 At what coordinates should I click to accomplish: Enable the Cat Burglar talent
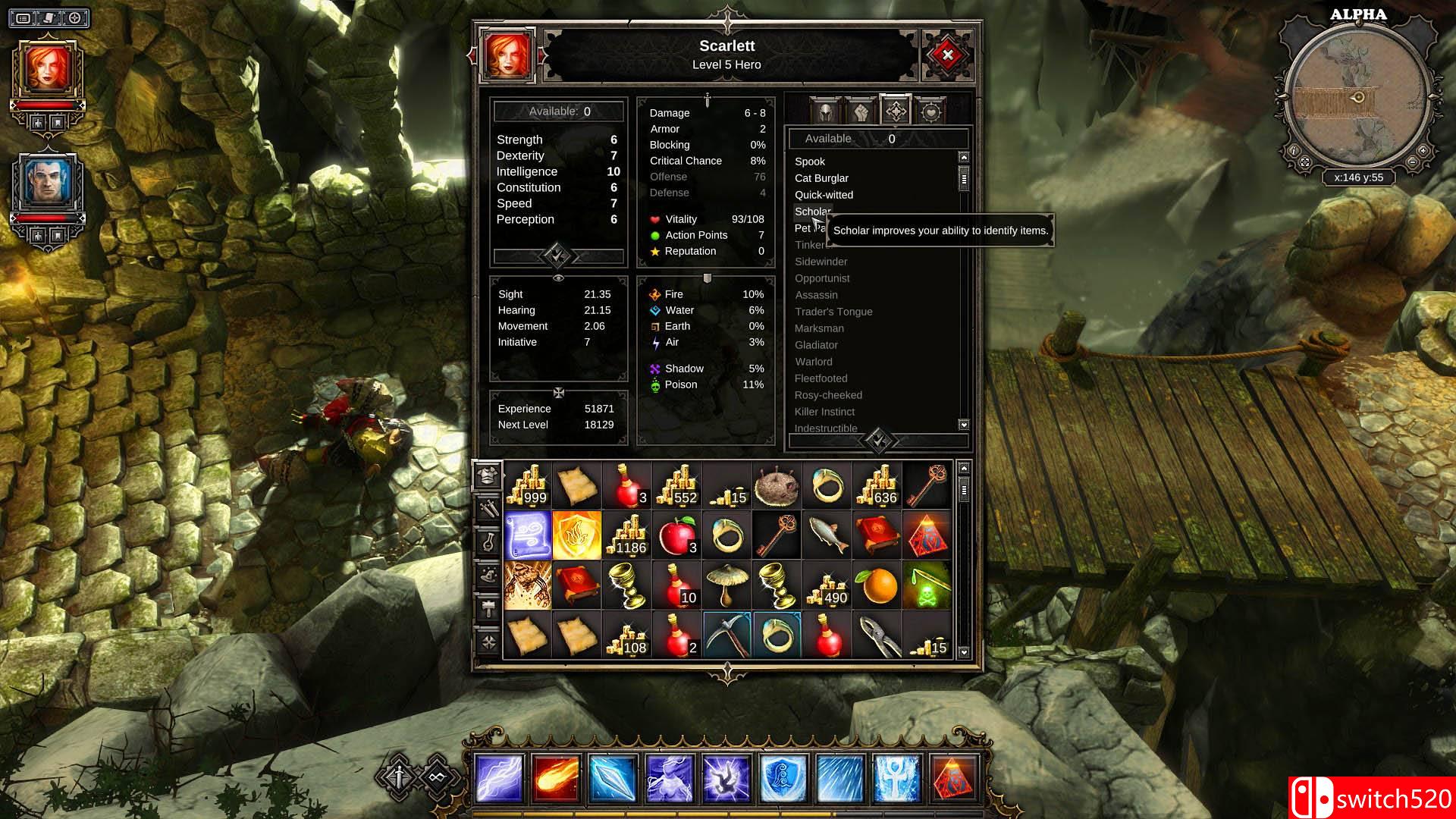[821, 178]
